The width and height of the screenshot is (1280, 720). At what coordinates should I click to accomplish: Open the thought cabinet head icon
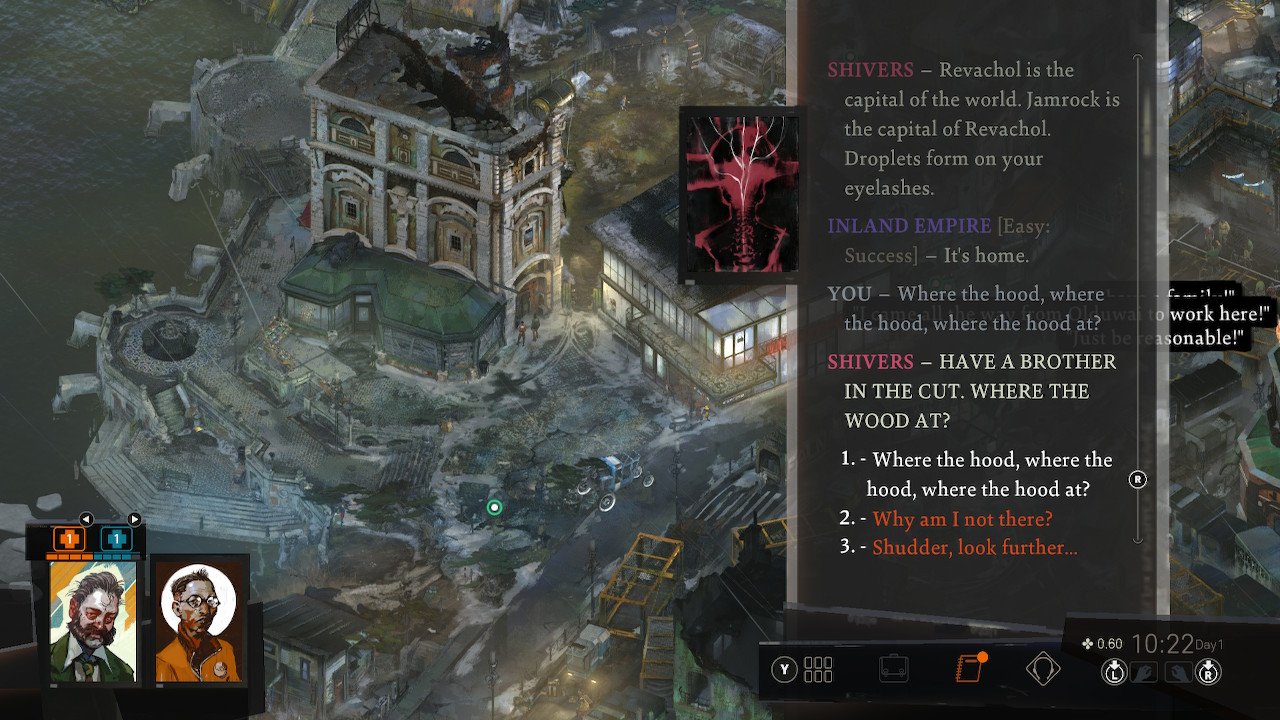[1042, 669]
